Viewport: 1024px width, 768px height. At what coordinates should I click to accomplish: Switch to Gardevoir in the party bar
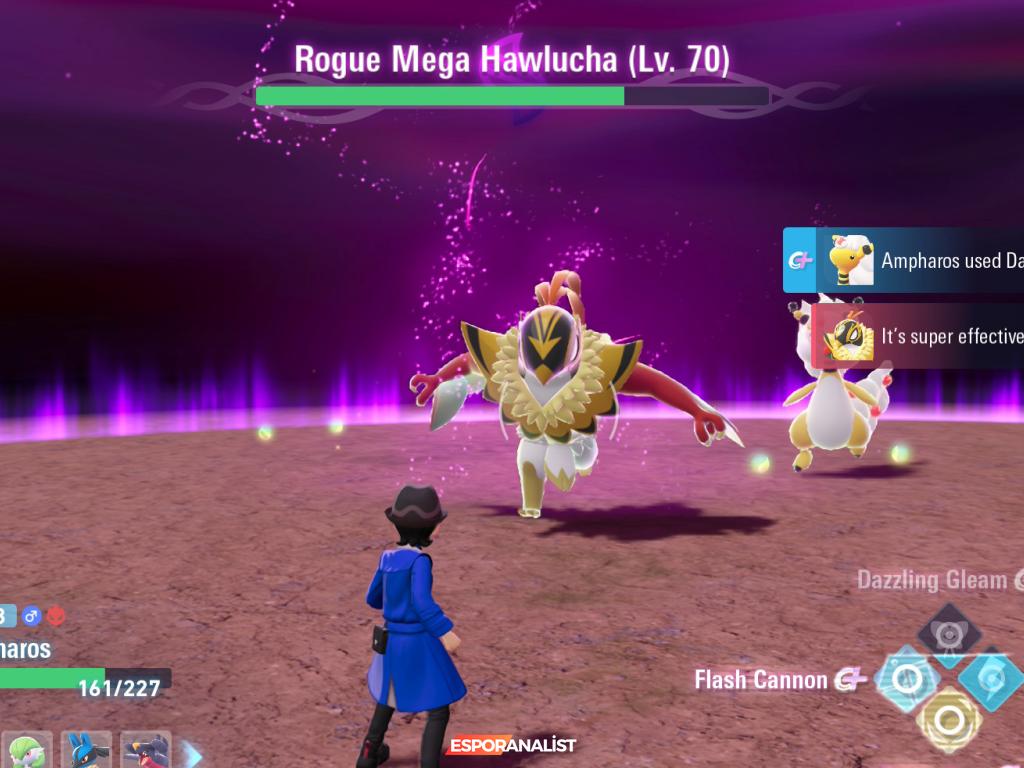[x=27, y=751]
